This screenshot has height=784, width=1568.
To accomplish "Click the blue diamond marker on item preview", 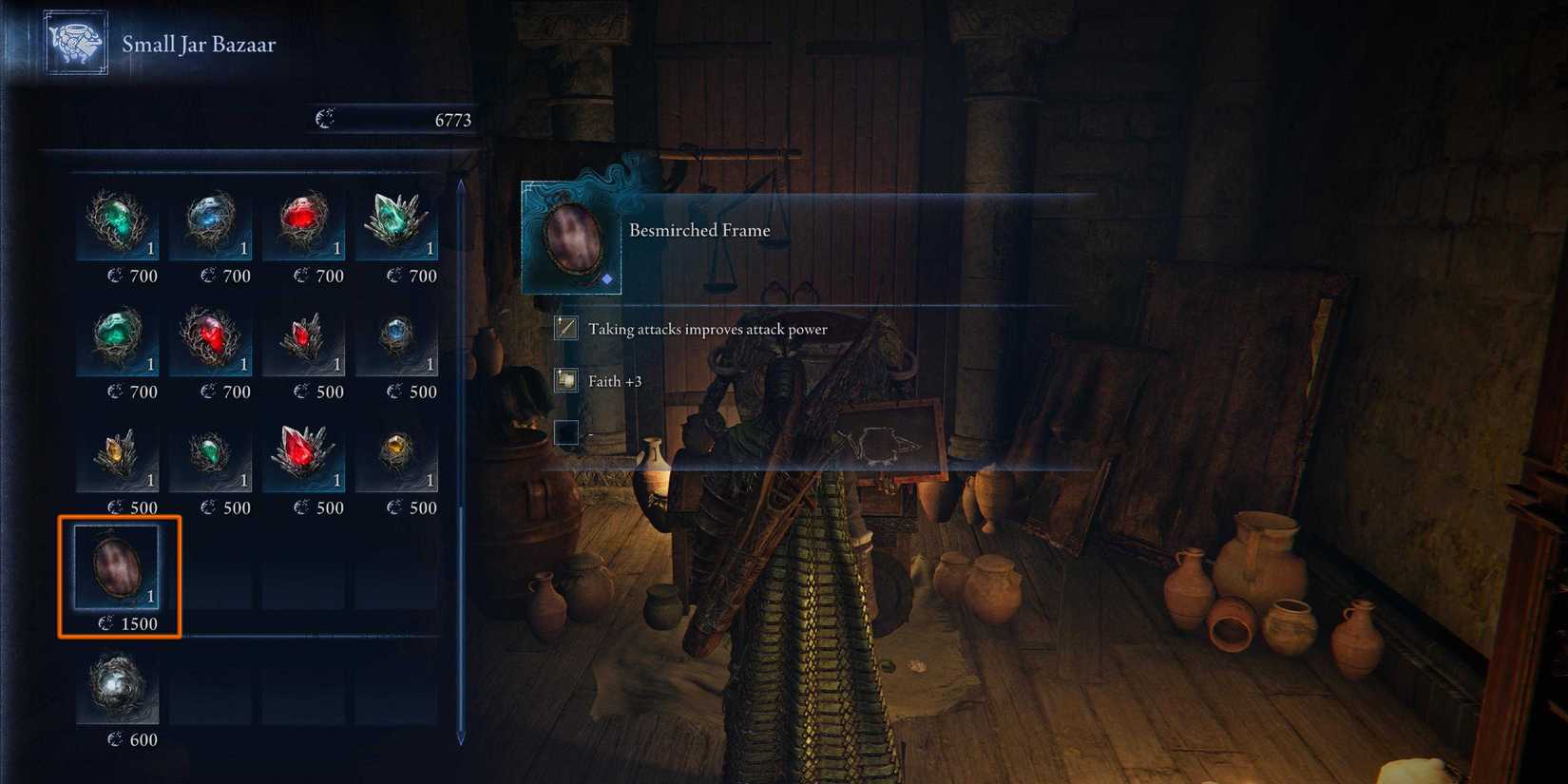I will 606,279.
